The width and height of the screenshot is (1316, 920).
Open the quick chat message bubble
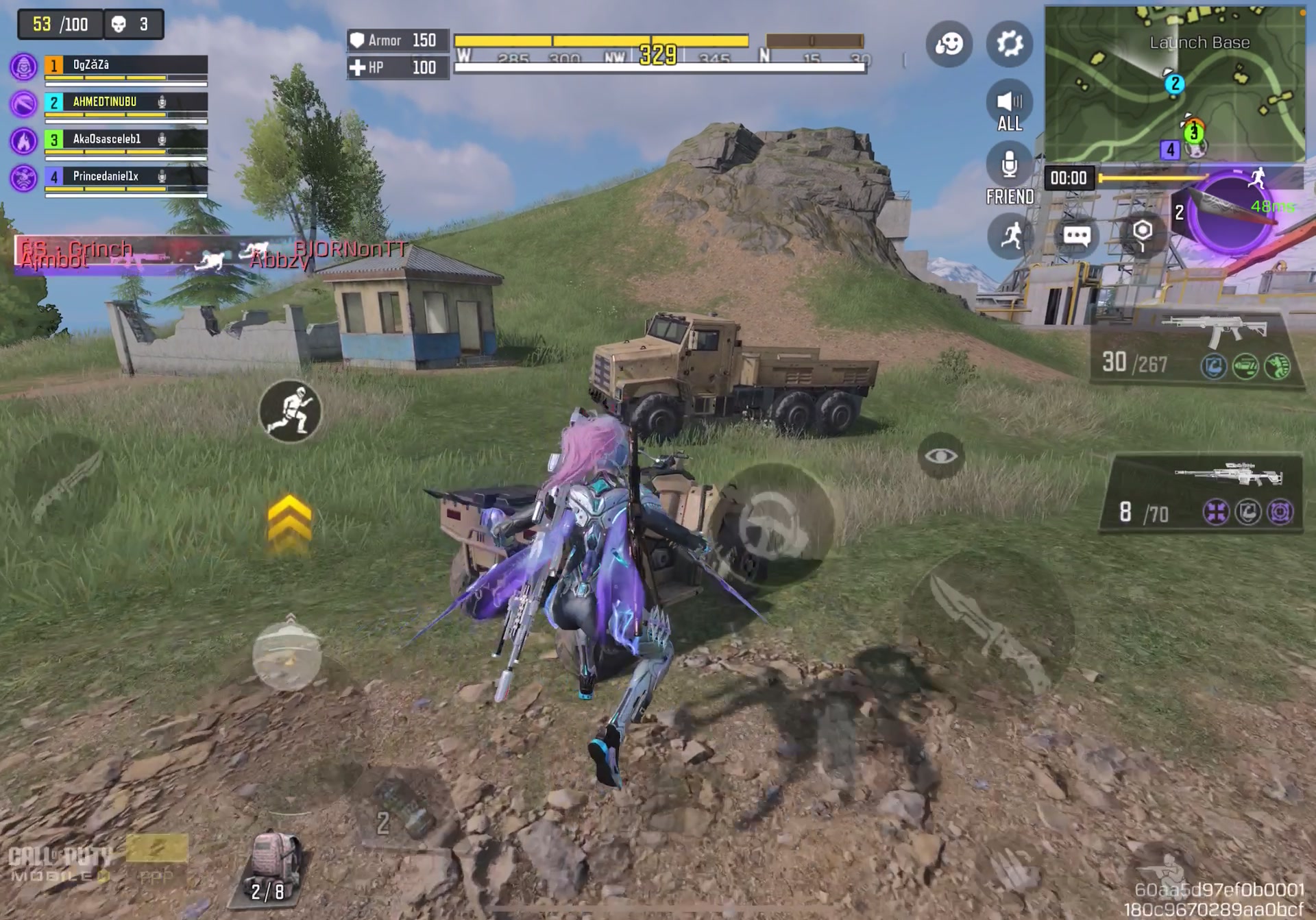coord(1076,237)
